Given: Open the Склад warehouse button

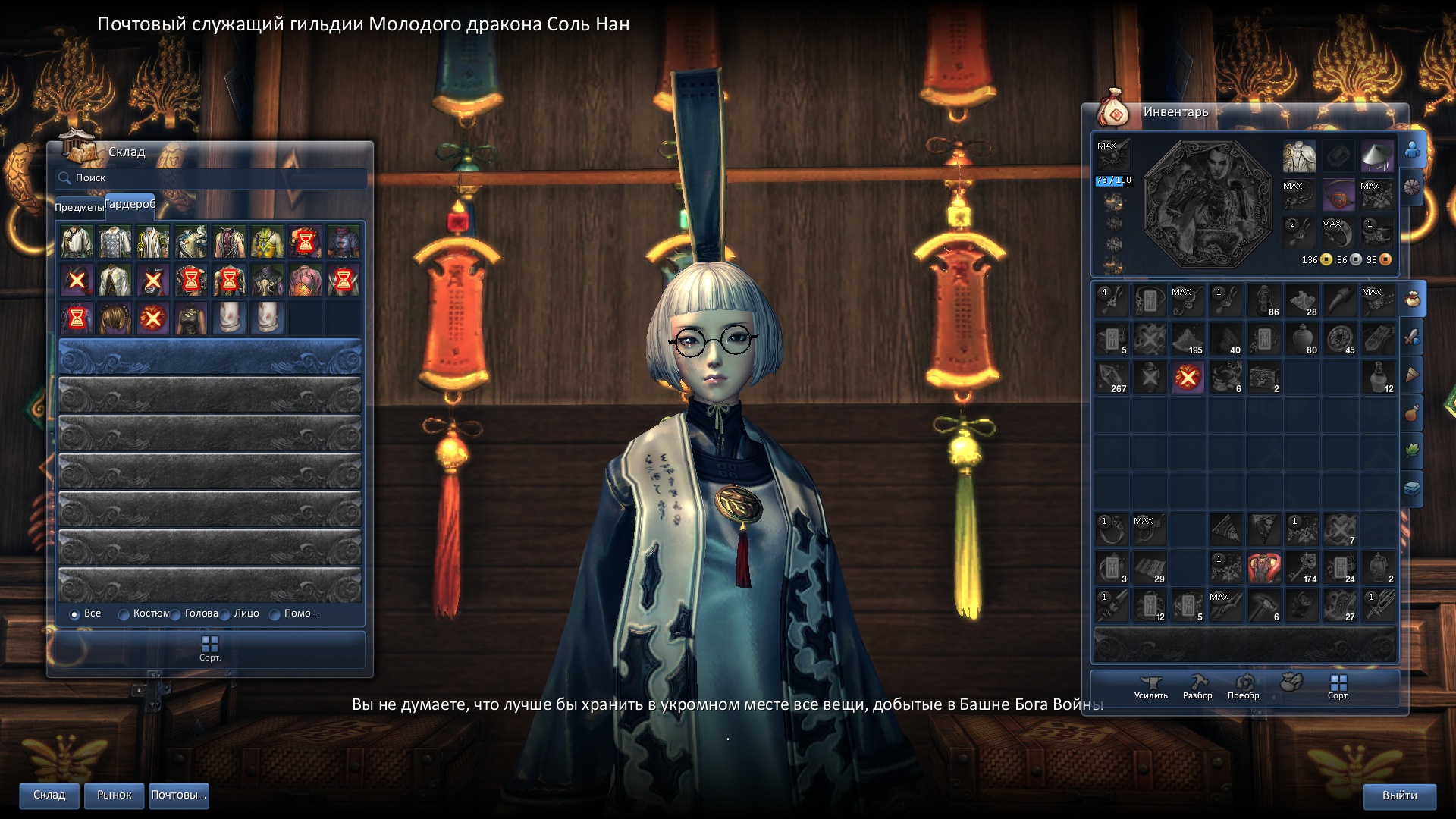Looking at the screenshot, I should [49, 795].
